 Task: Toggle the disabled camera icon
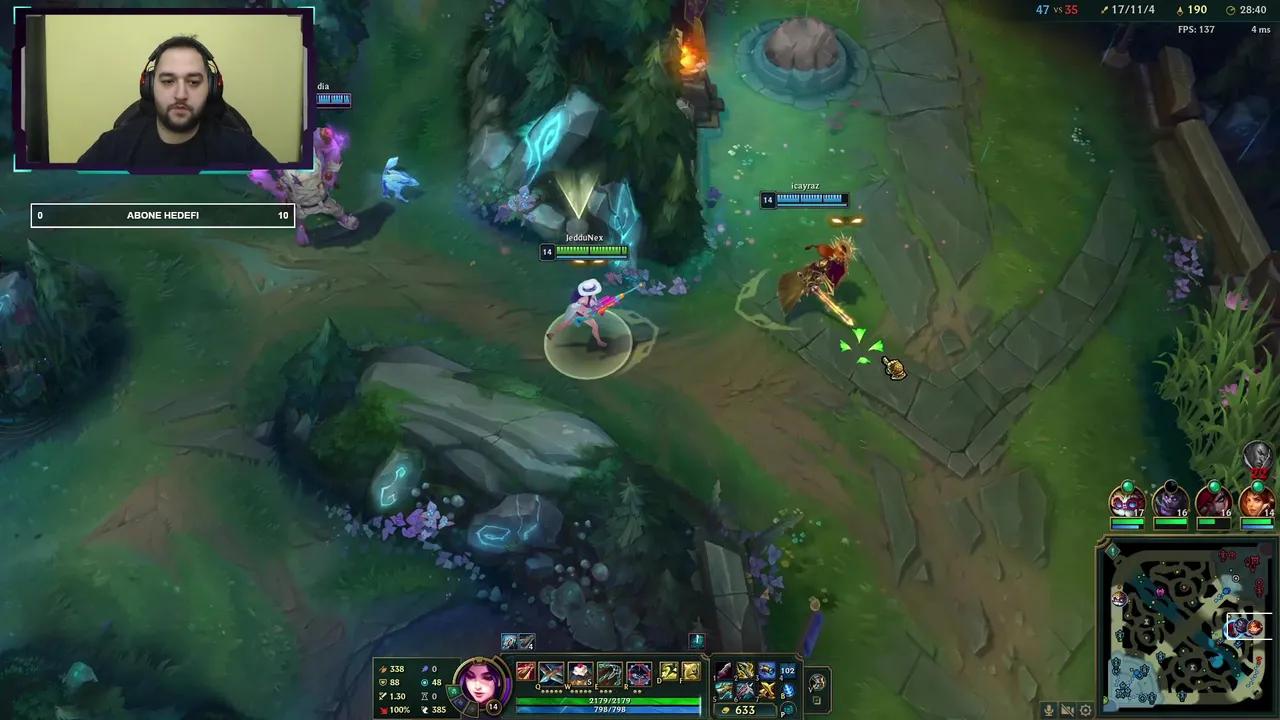1067,709
